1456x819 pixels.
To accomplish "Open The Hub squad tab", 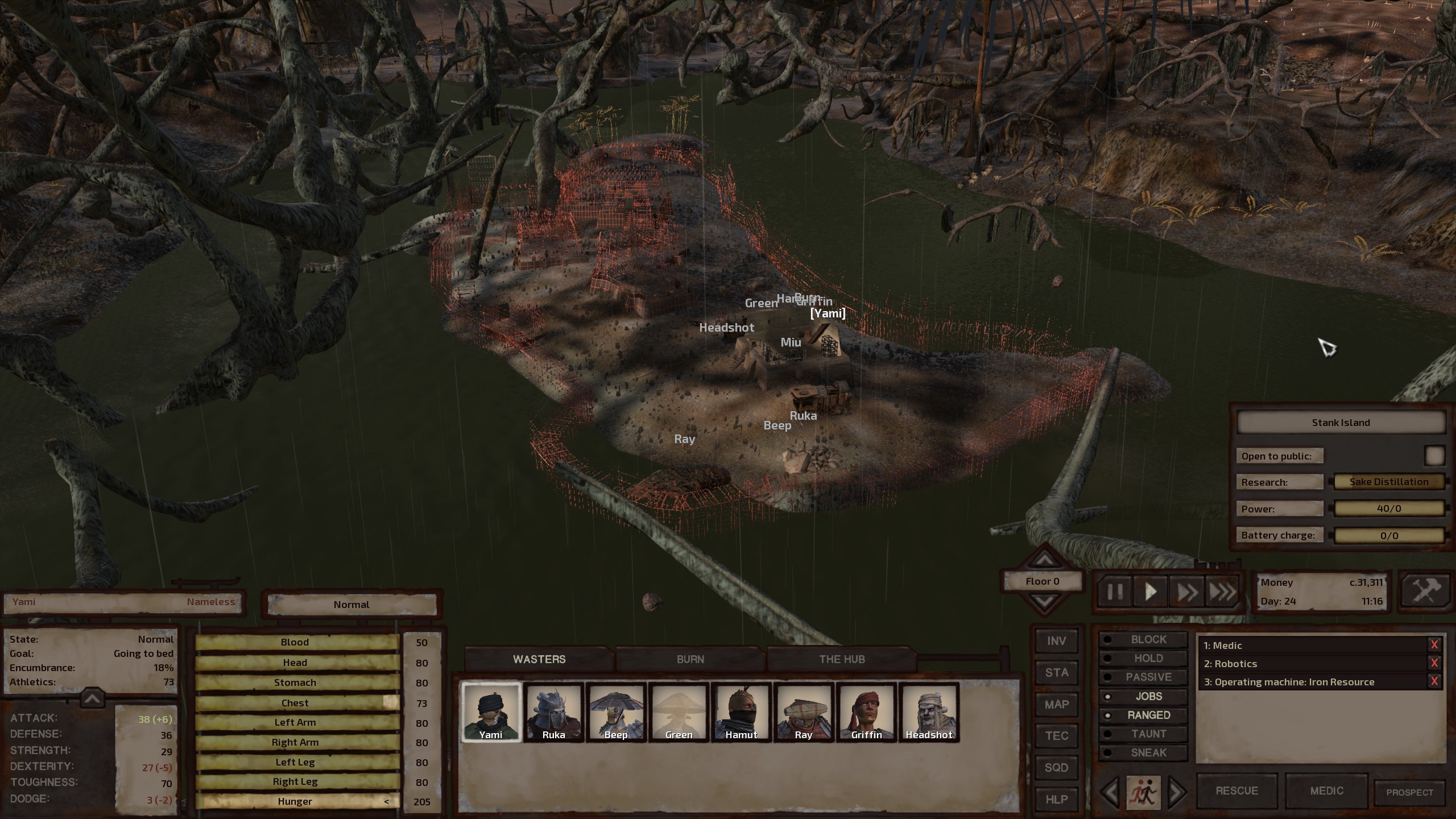I will (842, 659).
